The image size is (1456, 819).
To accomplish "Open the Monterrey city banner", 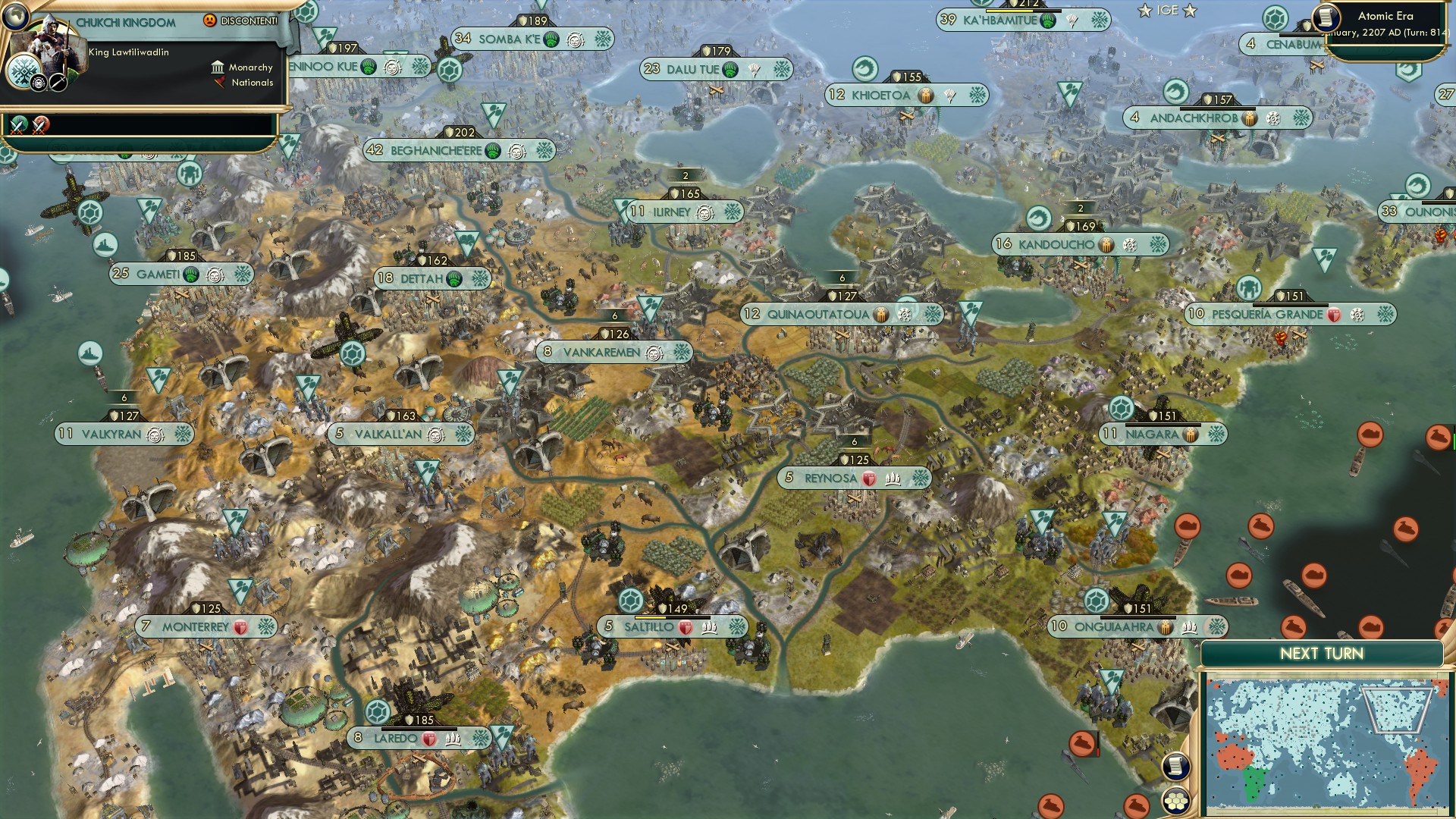I will [195, 627].
